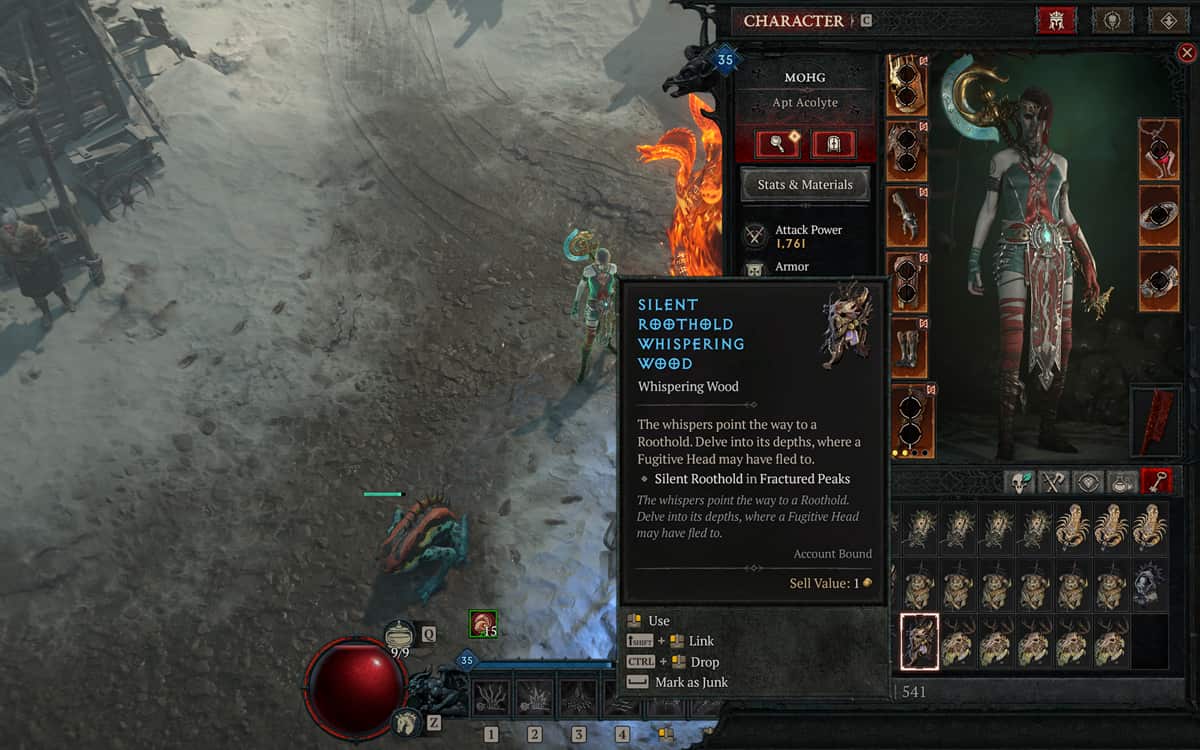The height and width of the screenshot is (750, 1200).
Task: Select the gloves equipment slot
Action: (x=906, y=216)
